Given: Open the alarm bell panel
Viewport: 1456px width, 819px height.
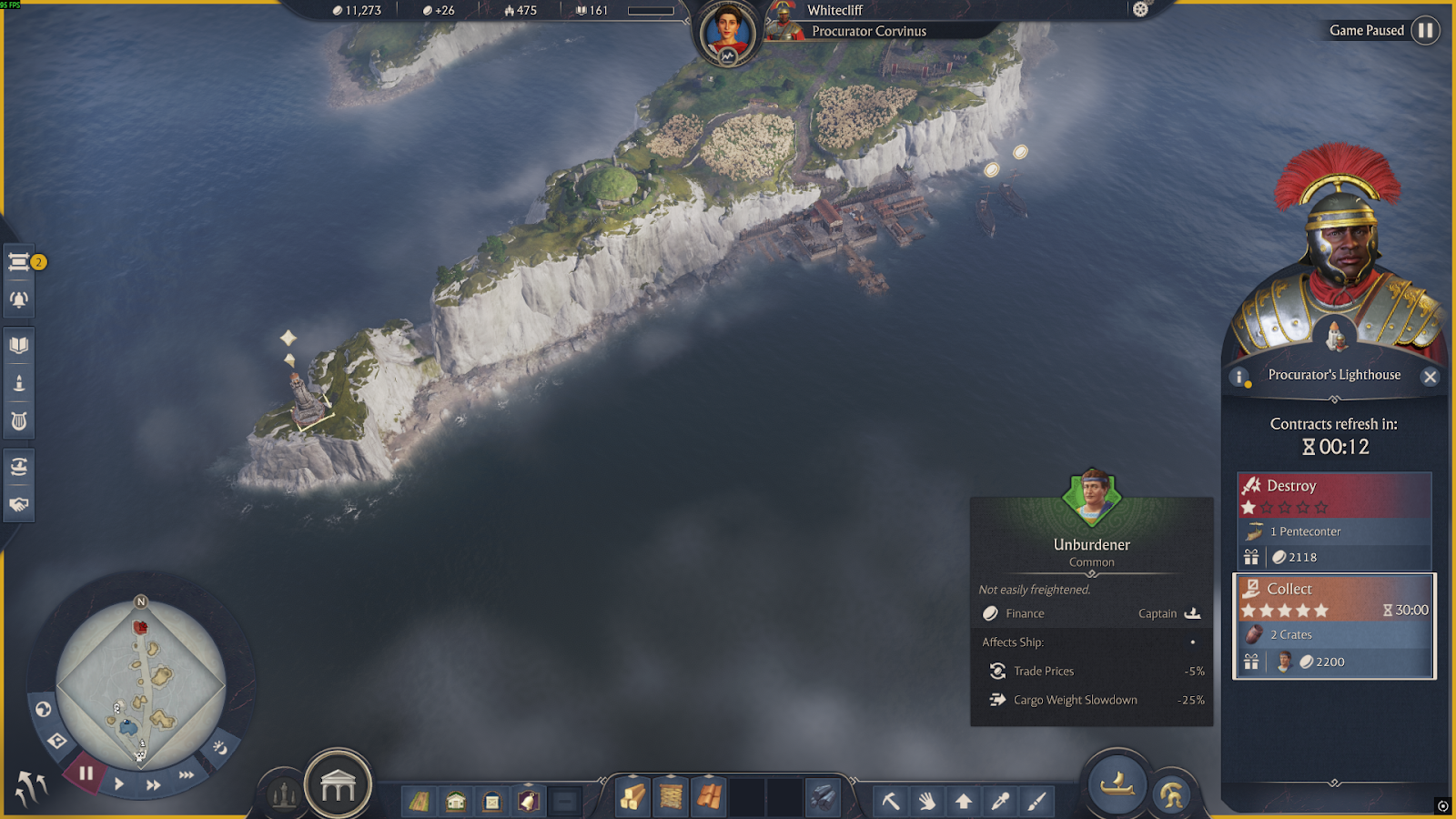Looking at the screenshot, I should click(19, 299).
